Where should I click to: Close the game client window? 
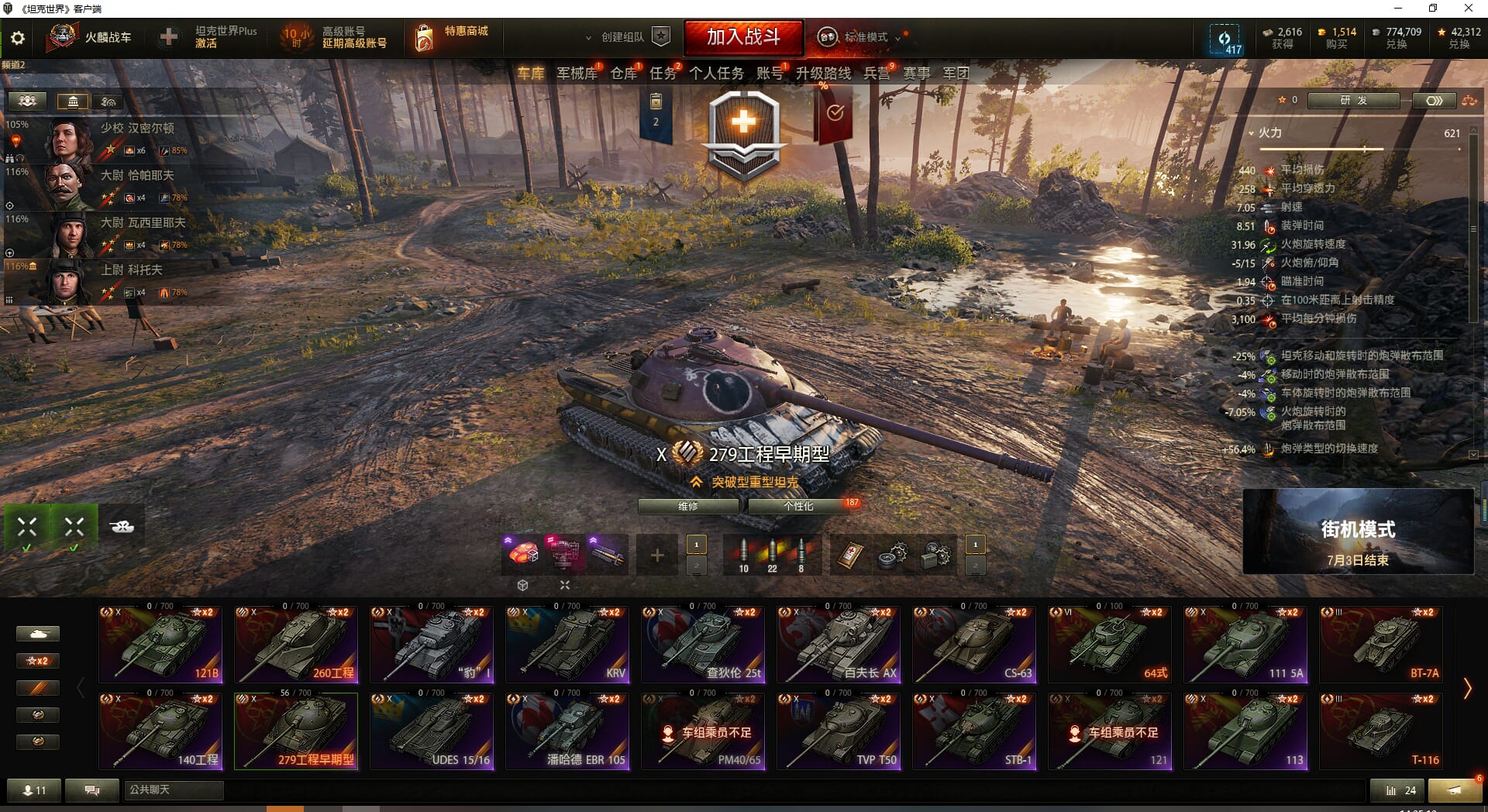click(1468, 9)
